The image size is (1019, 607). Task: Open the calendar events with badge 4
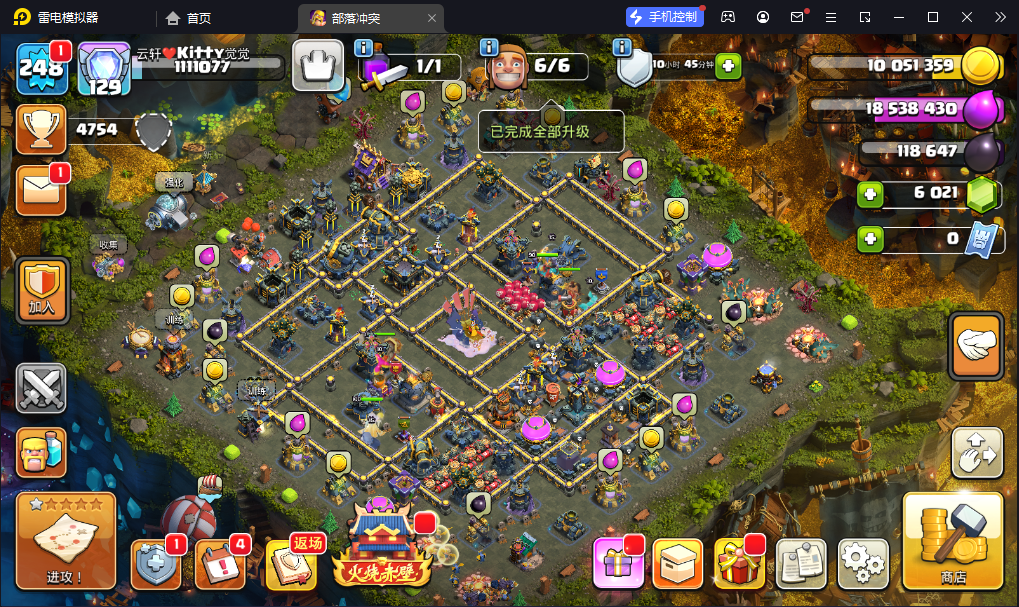[219, 565]
